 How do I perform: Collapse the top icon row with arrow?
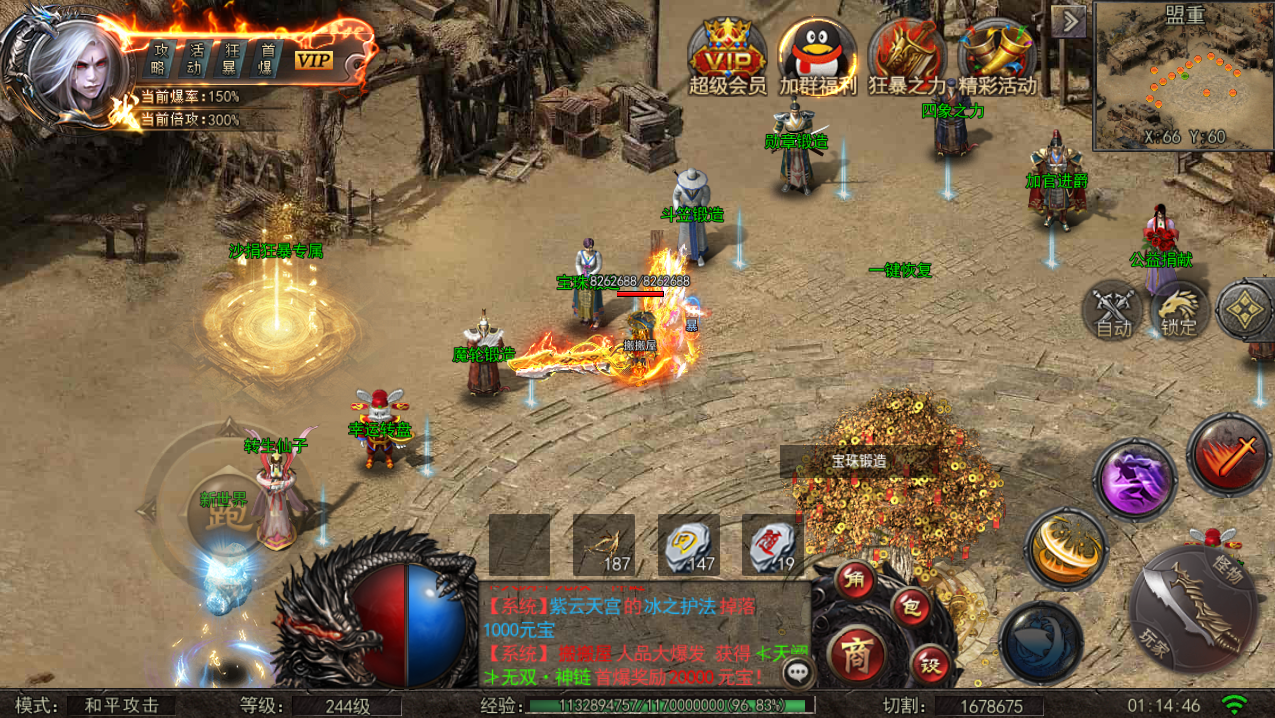tap(1070, 21)
